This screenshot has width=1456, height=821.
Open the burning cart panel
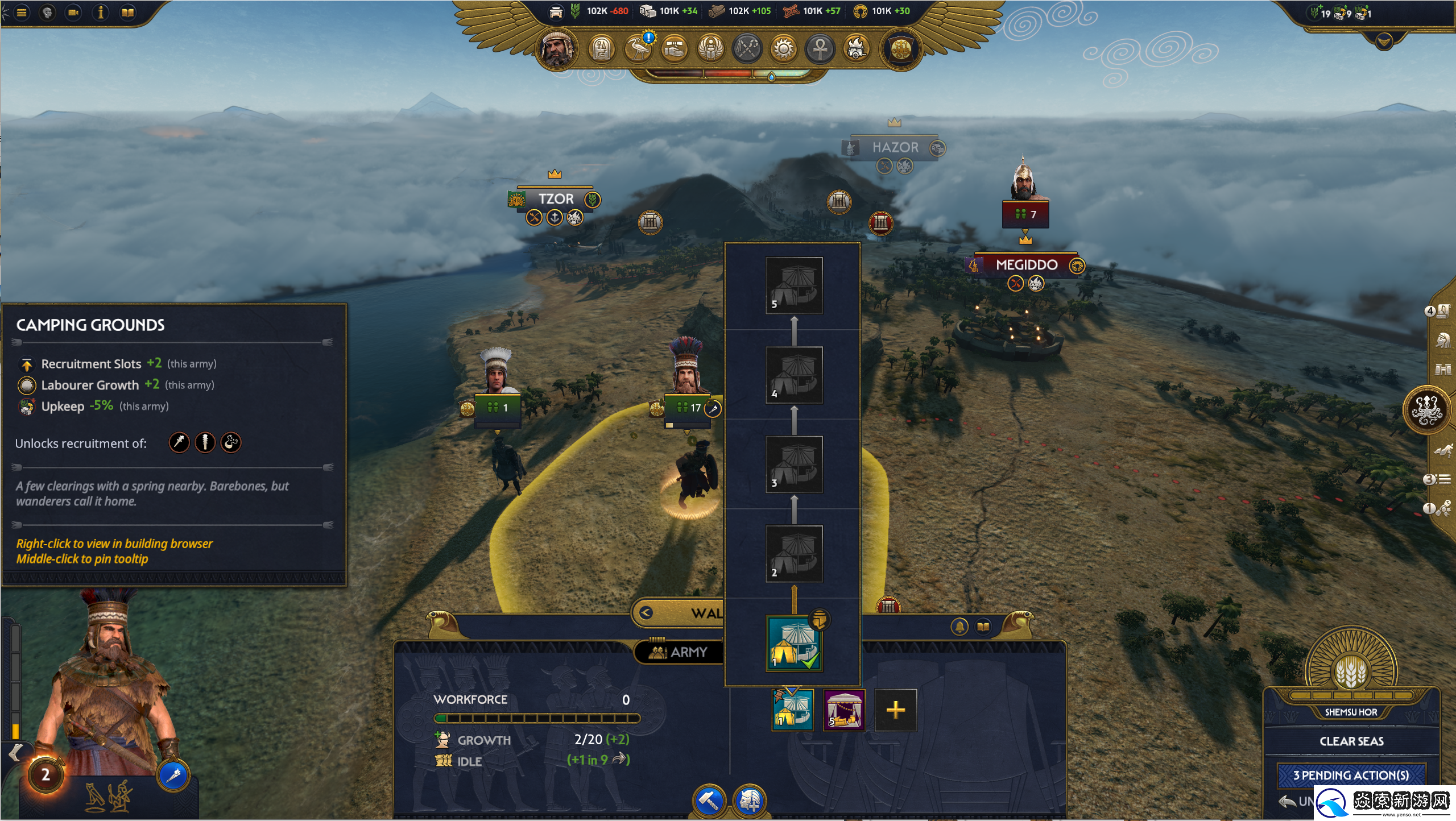[857, 48]
